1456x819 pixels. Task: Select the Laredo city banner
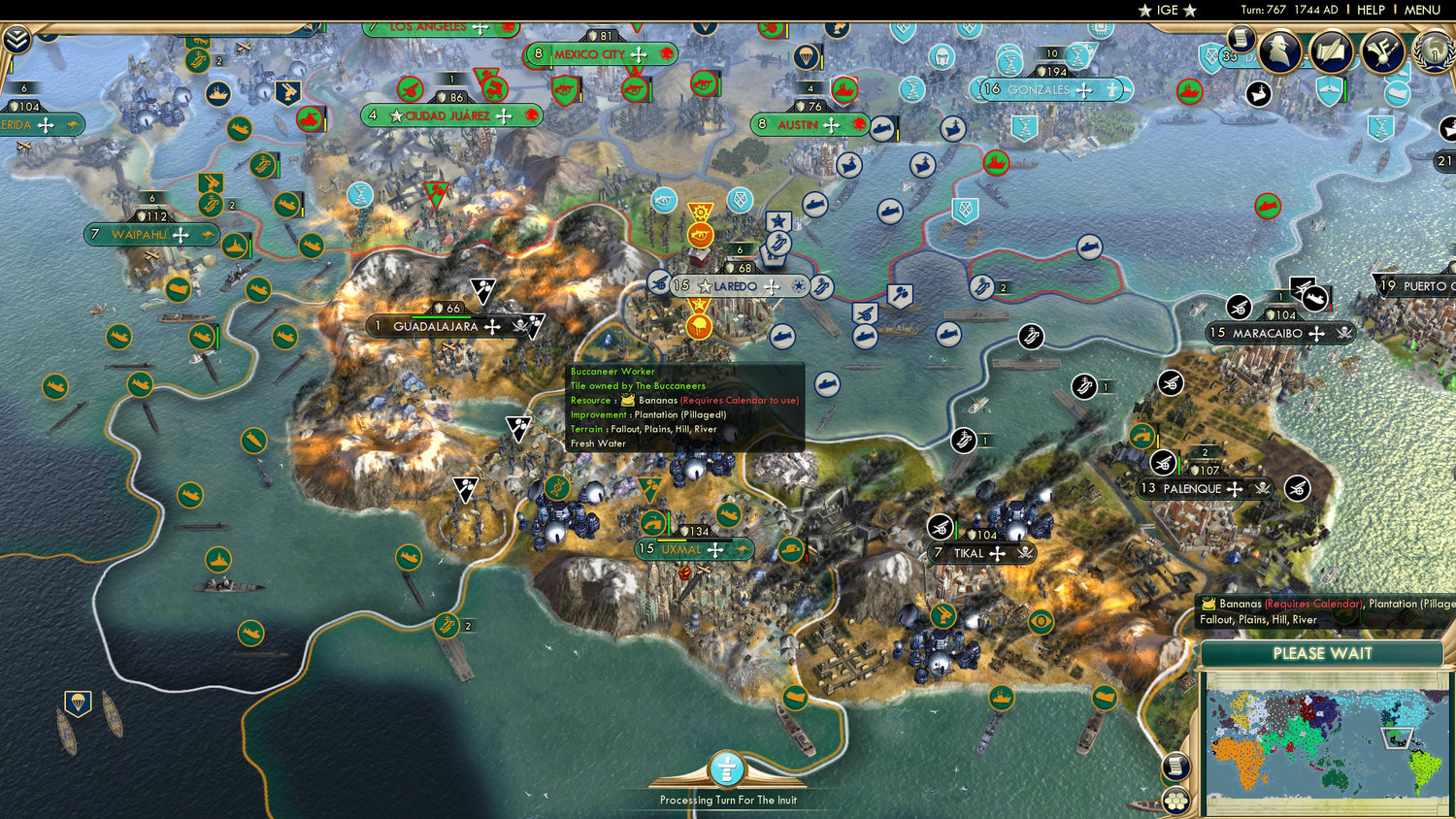(731, 286)
